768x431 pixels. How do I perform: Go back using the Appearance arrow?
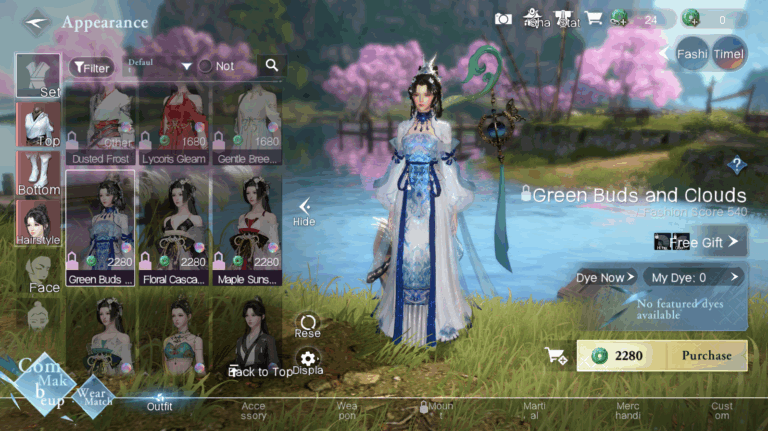(x=37, y=21)
